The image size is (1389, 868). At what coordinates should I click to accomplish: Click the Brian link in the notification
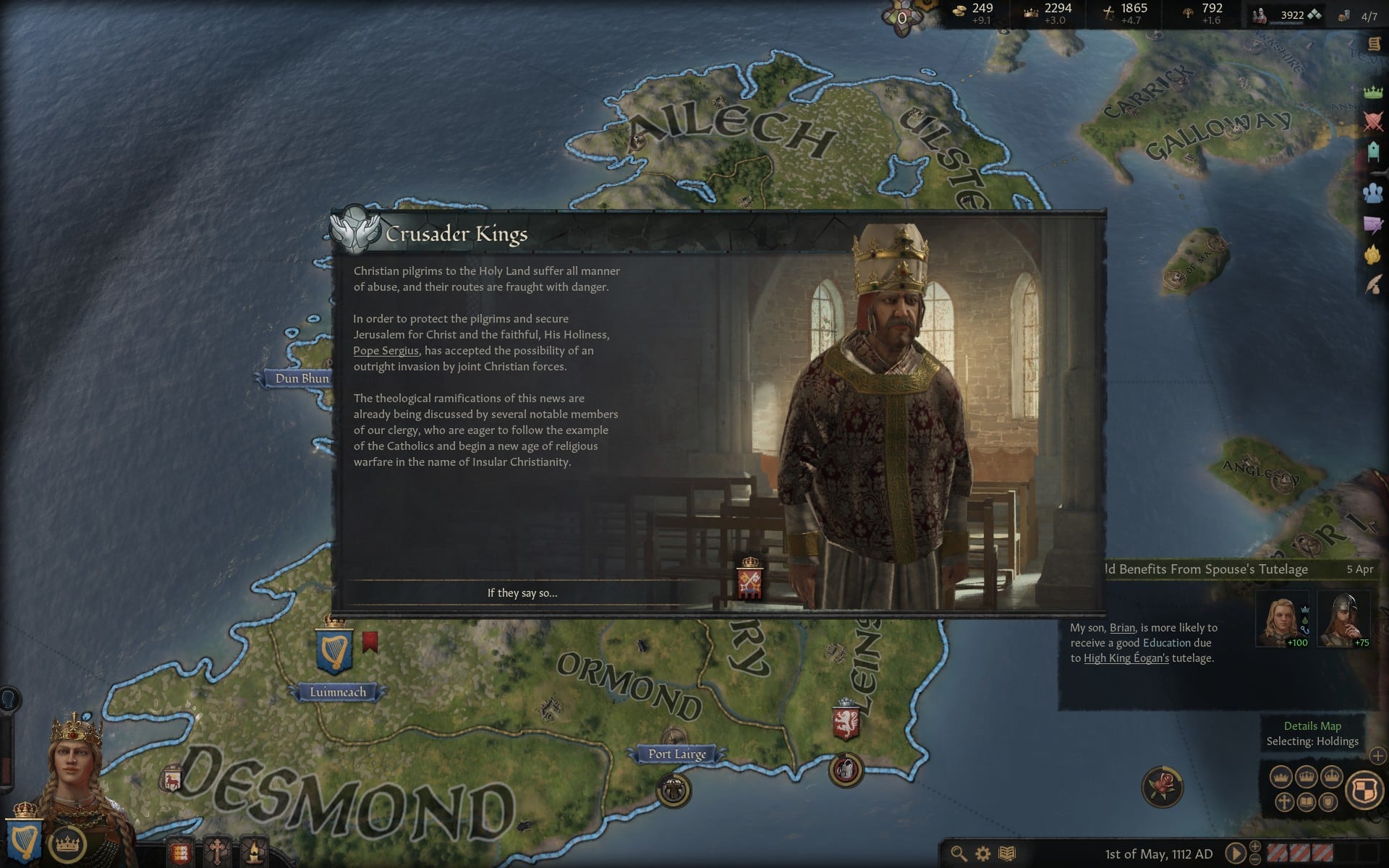point(1122,628)
